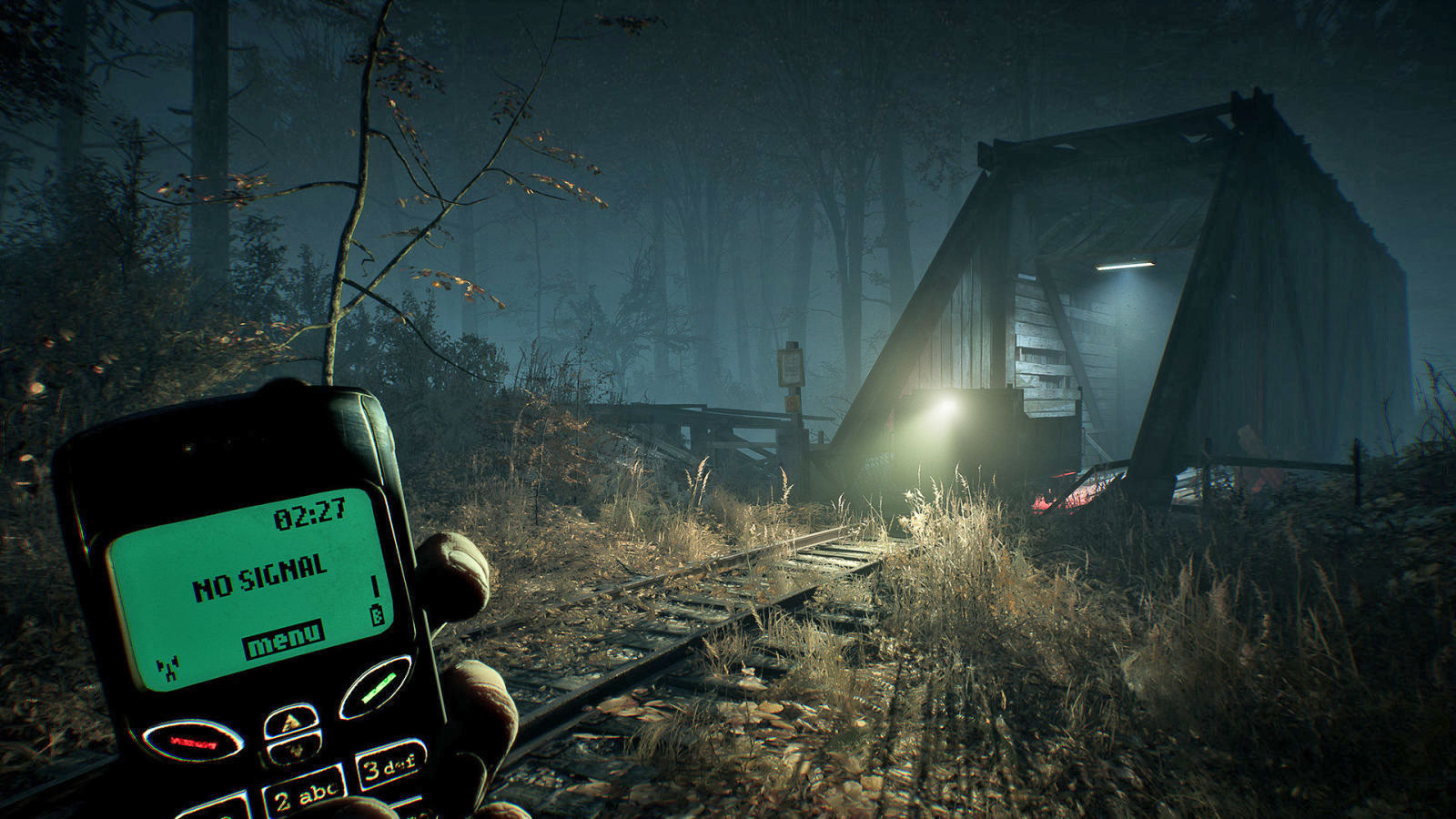
Task: Hit the red end-call key
Action: 193,741
